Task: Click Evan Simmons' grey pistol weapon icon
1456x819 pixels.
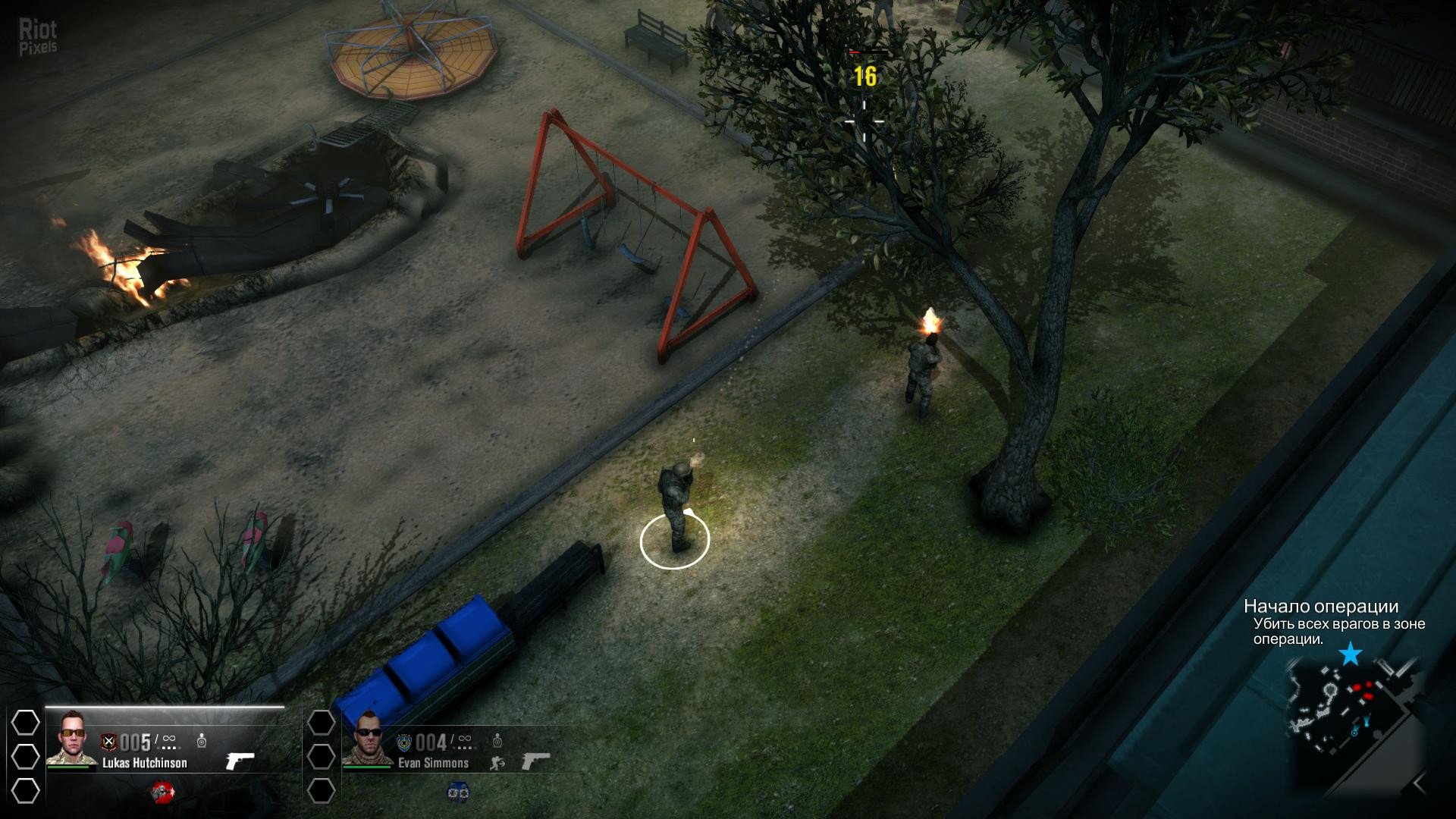Action: coord(535,761)
